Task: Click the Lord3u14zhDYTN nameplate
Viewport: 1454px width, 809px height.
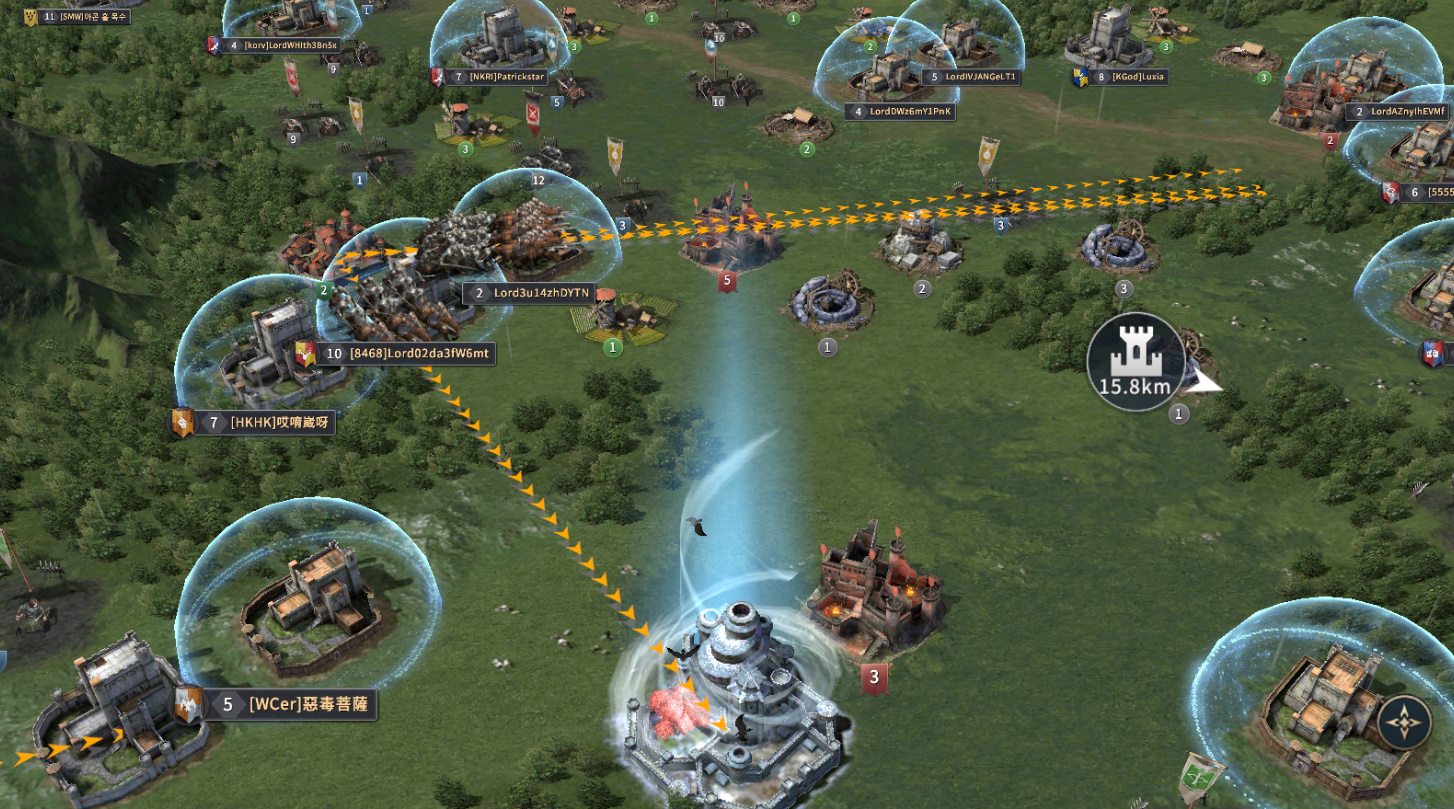Action: pos(529,293)
